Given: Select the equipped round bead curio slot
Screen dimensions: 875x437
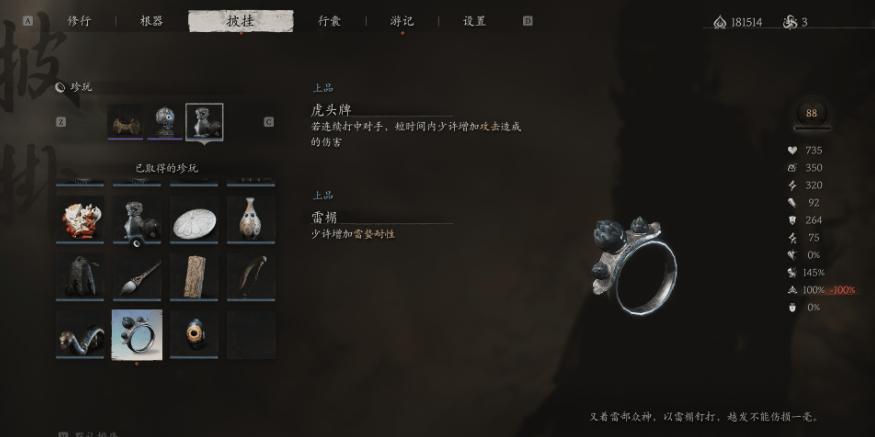Looking at the screenshot, I should pos(165,122).
